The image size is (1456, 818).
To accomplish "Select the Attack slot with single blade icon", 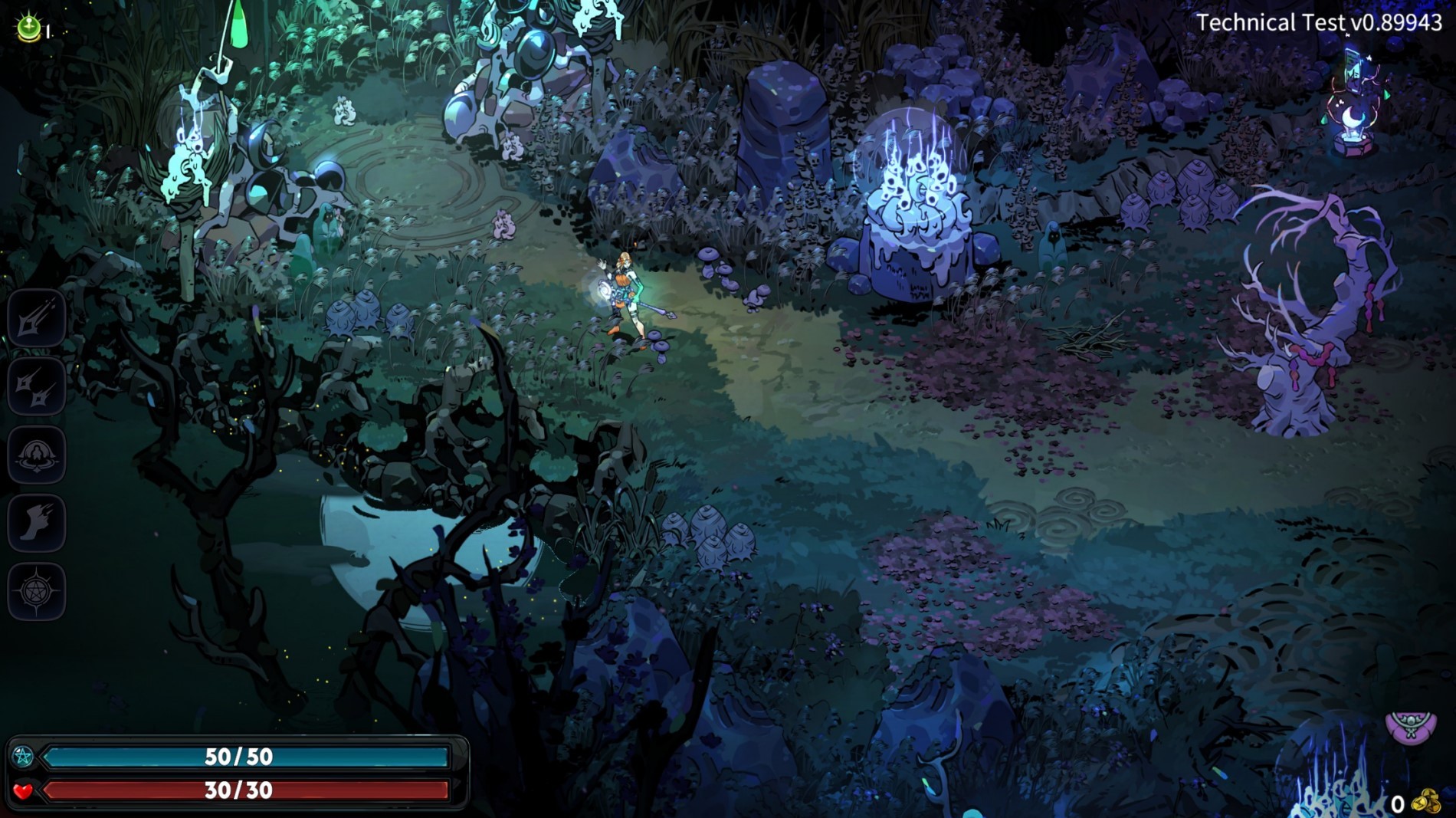I will (x=36, y=318).
